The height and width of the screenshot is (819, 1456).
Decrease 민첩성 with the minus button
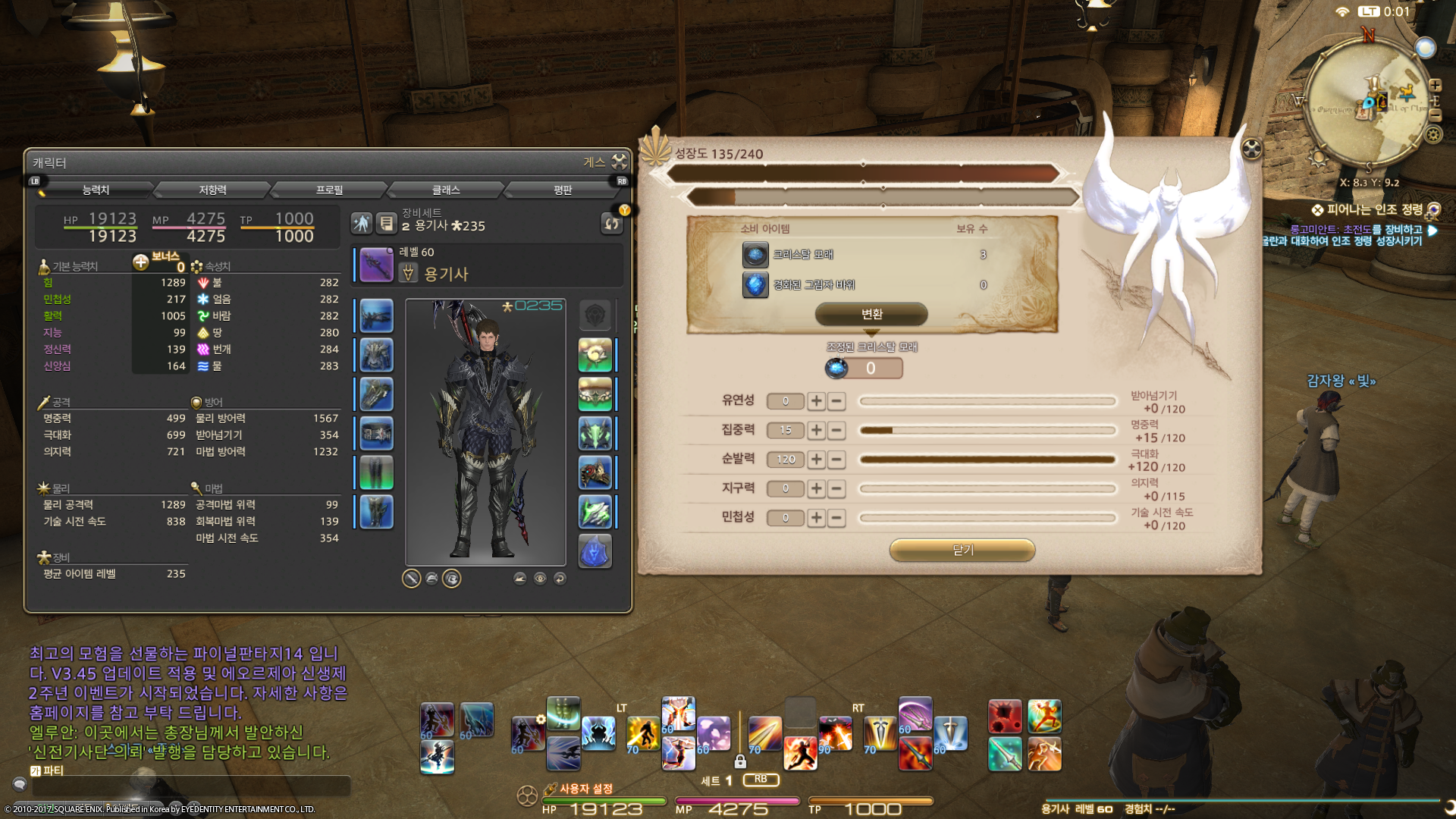[x=836, y=518]
